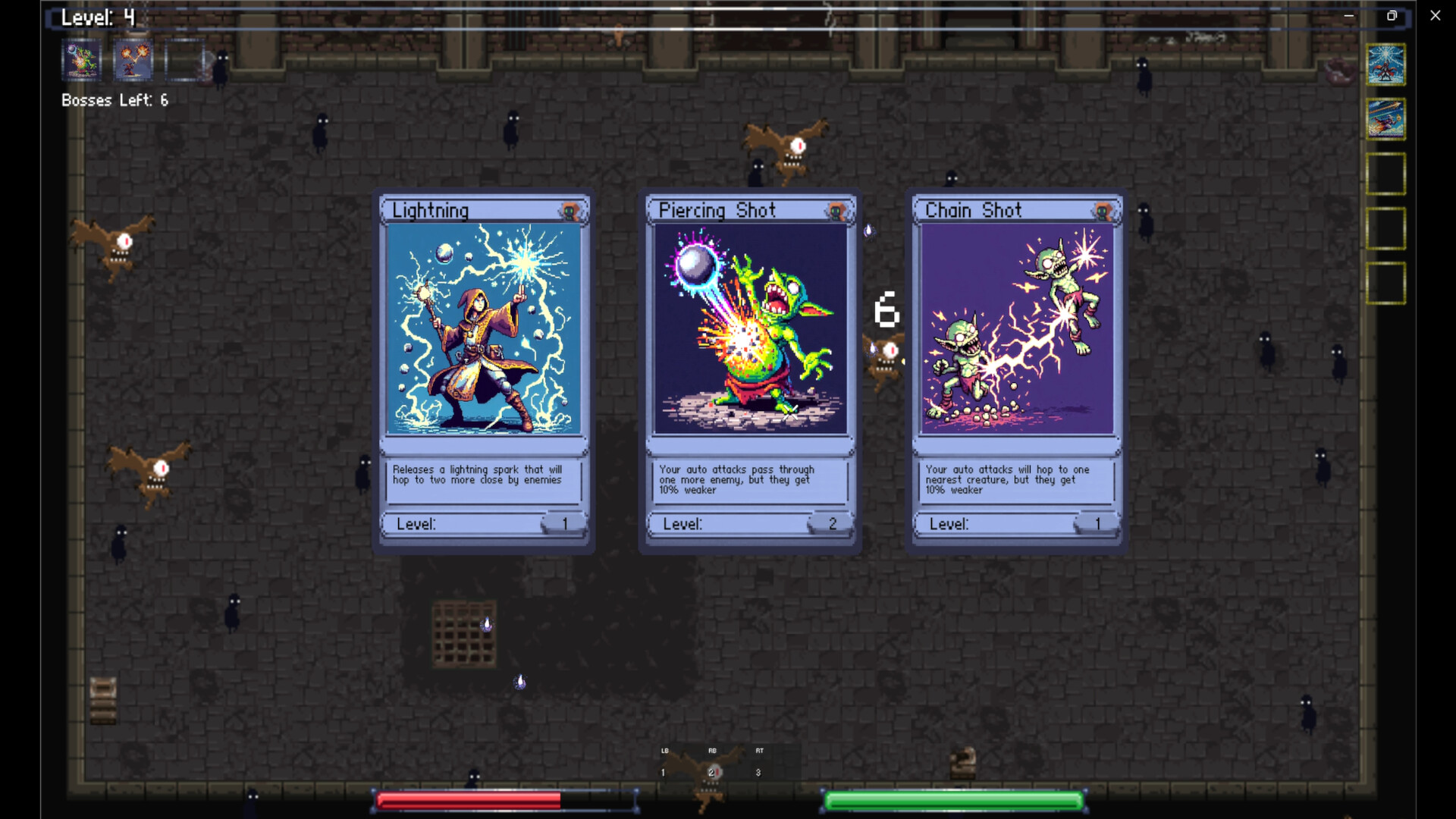The width and height of the screenshot is (1456, 819).
Task: Select the Piercing Shot skill icon top-left
Action: click(x=81, y=60)
